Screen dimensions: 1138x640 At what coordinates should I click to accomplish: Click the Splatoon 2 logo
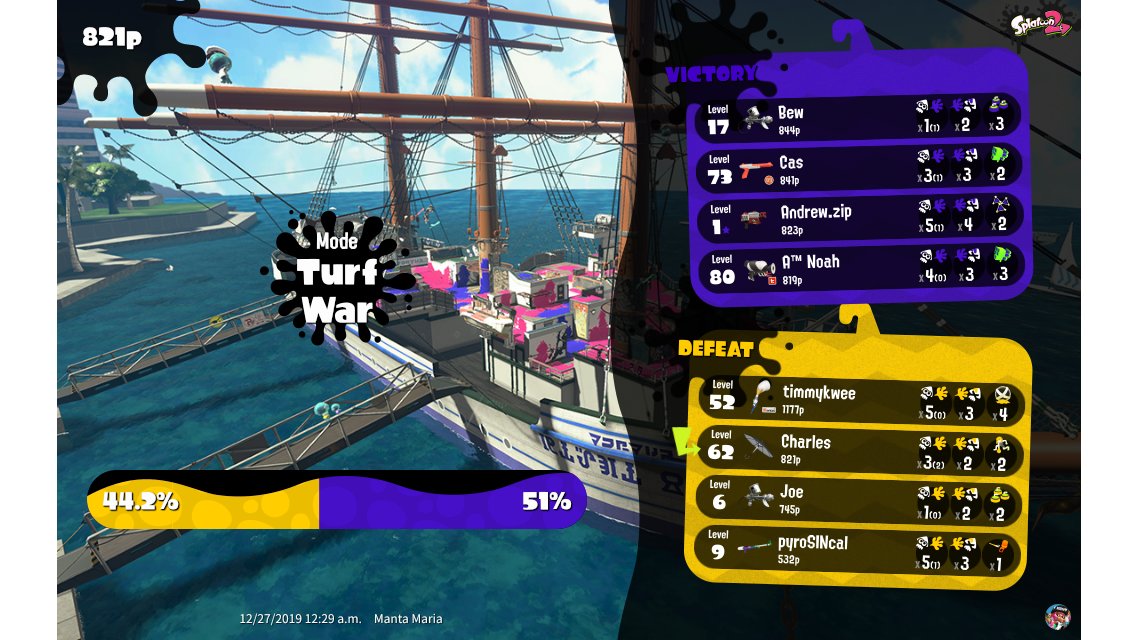point(1042,22)
